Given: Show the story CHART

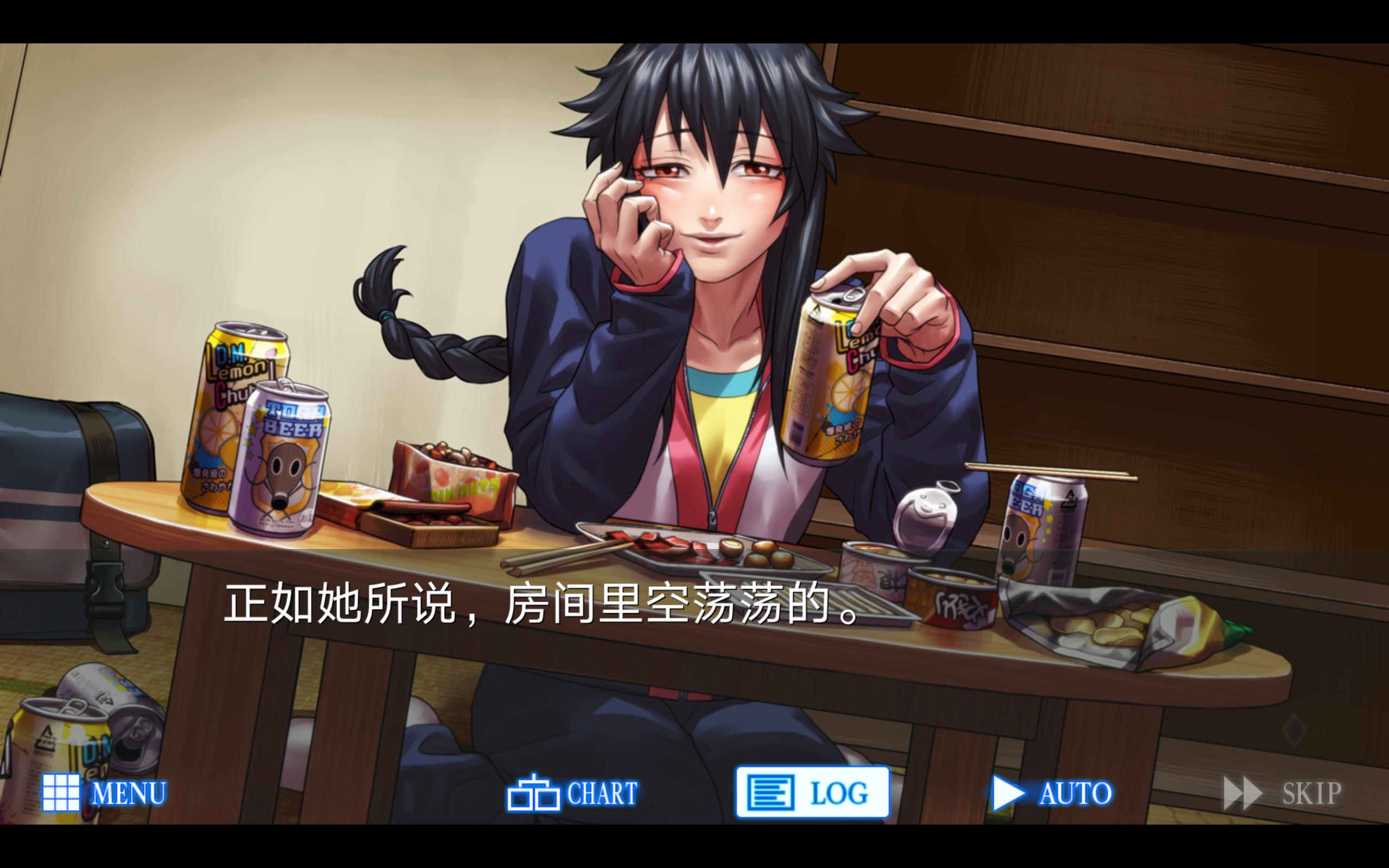Looking at the screenshot, I should [572, 793].
